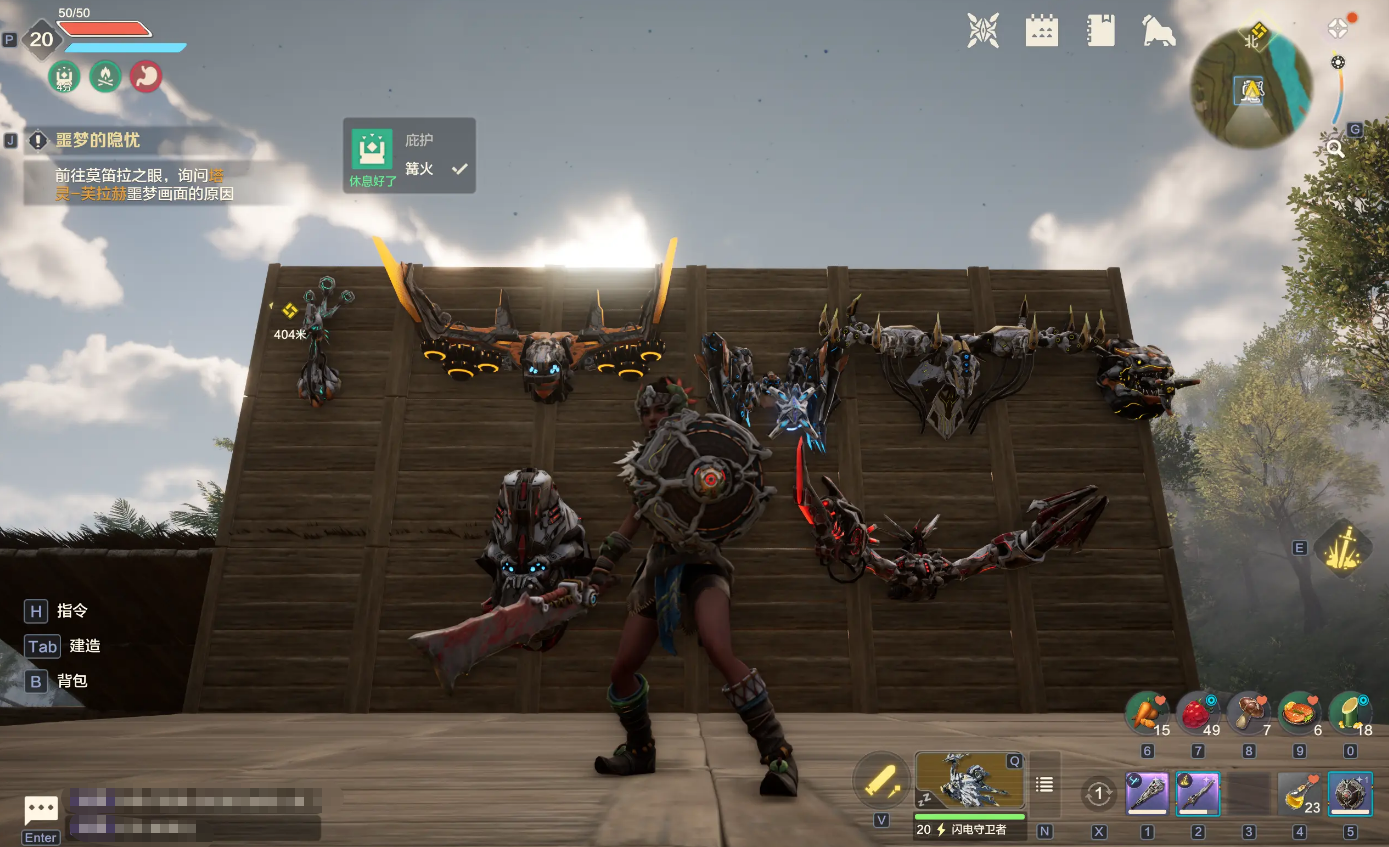Select the lightning weapon hotbar slot
The height and width of the screenshot is (847, 1389).
click(1147, 794)
